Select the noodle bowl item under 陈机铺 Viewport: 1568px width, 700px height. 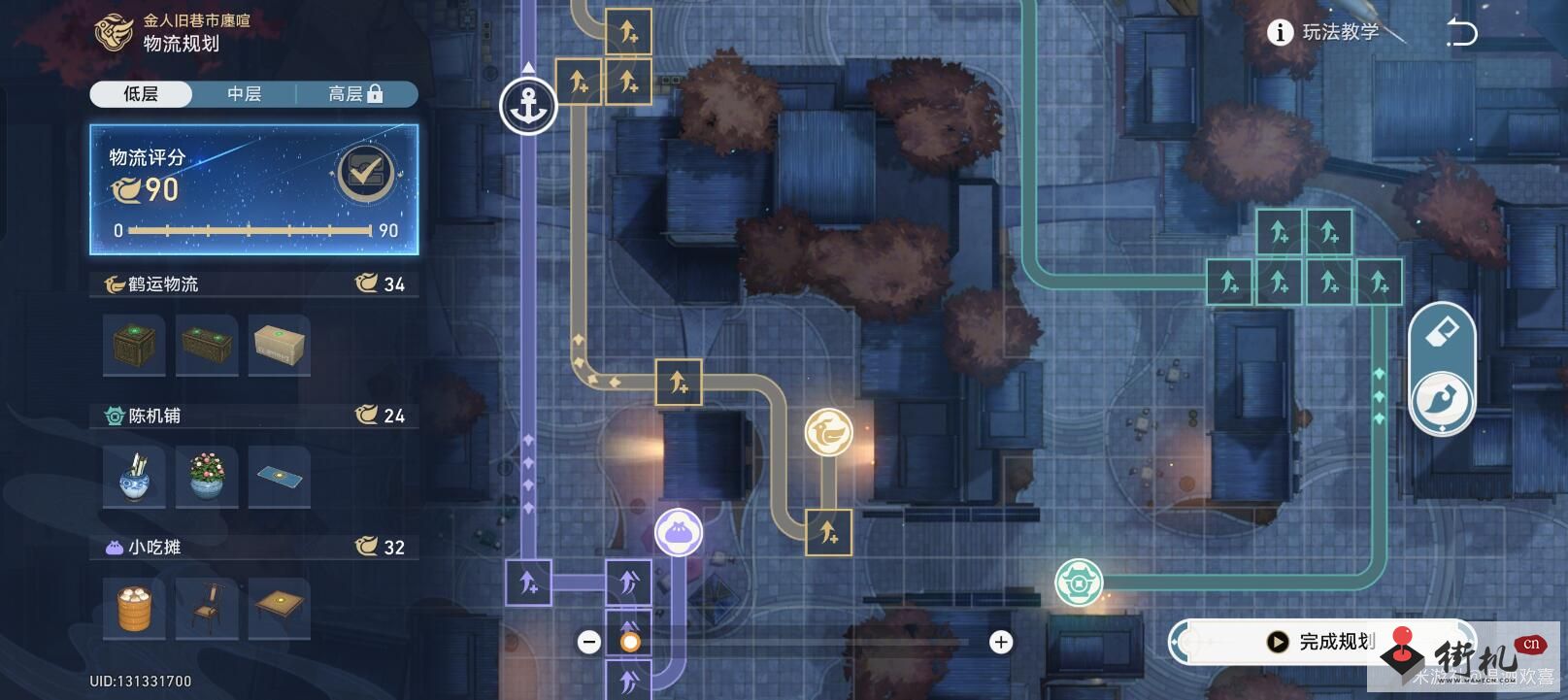coord(134,477)
